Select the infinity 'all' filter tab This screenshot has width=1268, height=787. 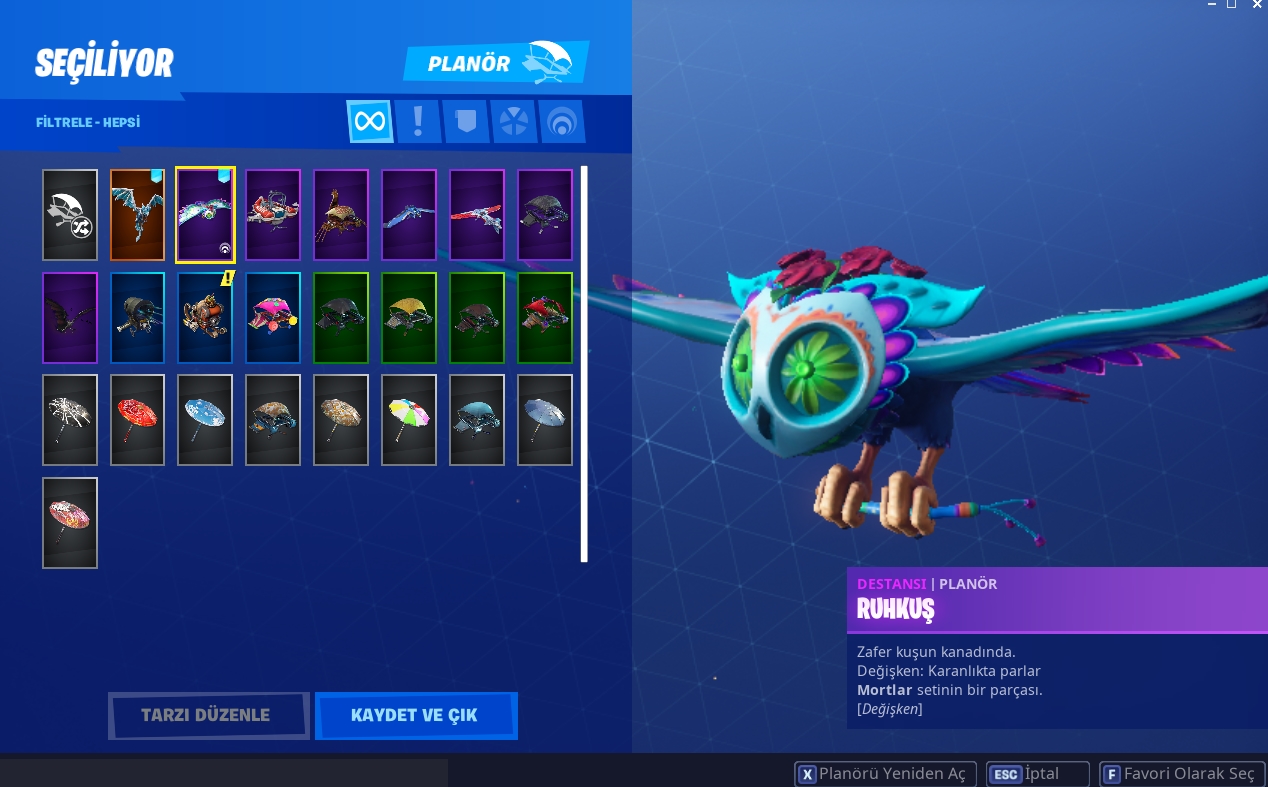369,122
